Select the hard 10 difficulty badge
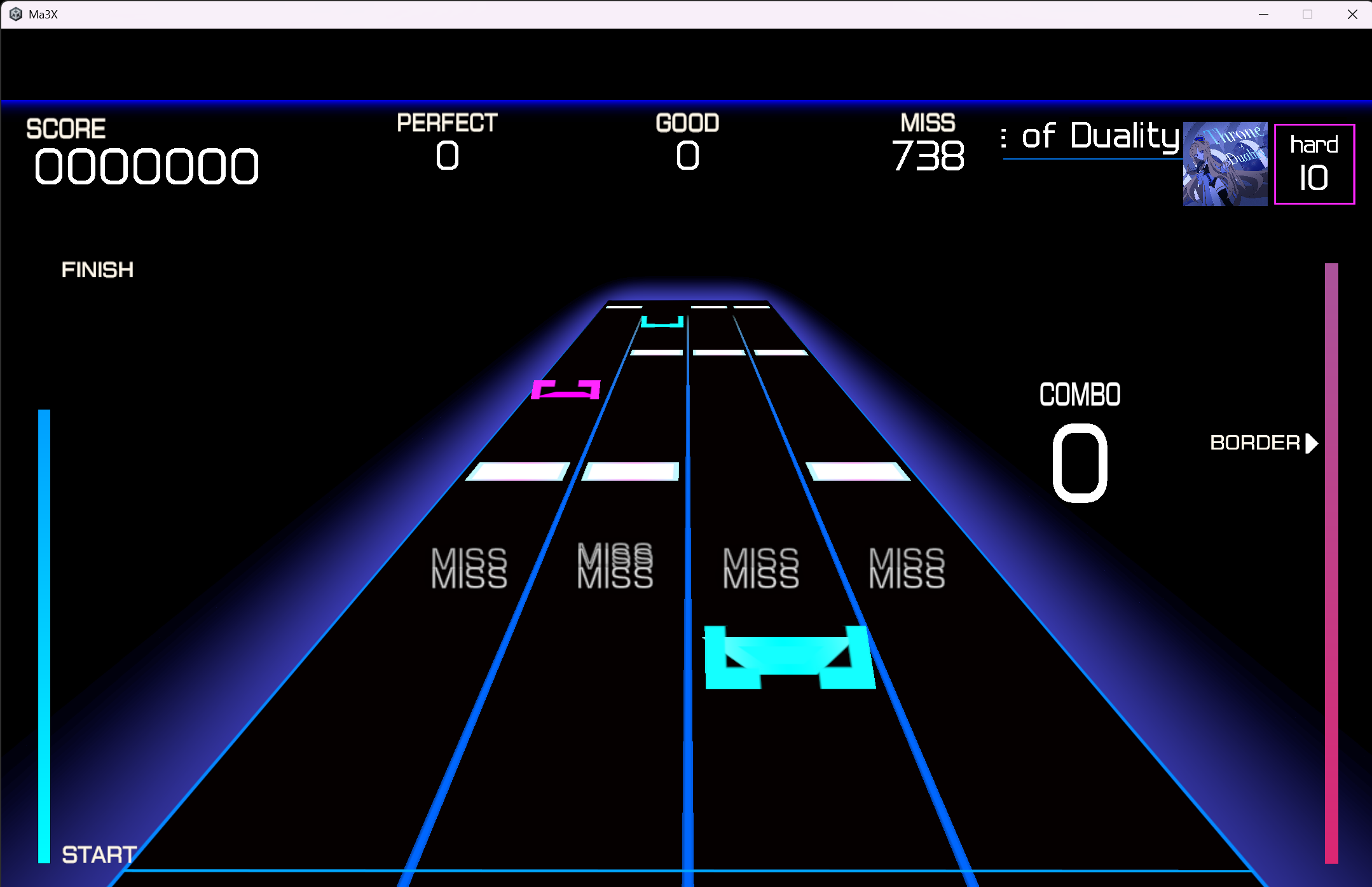 [x=1314, y=164]
